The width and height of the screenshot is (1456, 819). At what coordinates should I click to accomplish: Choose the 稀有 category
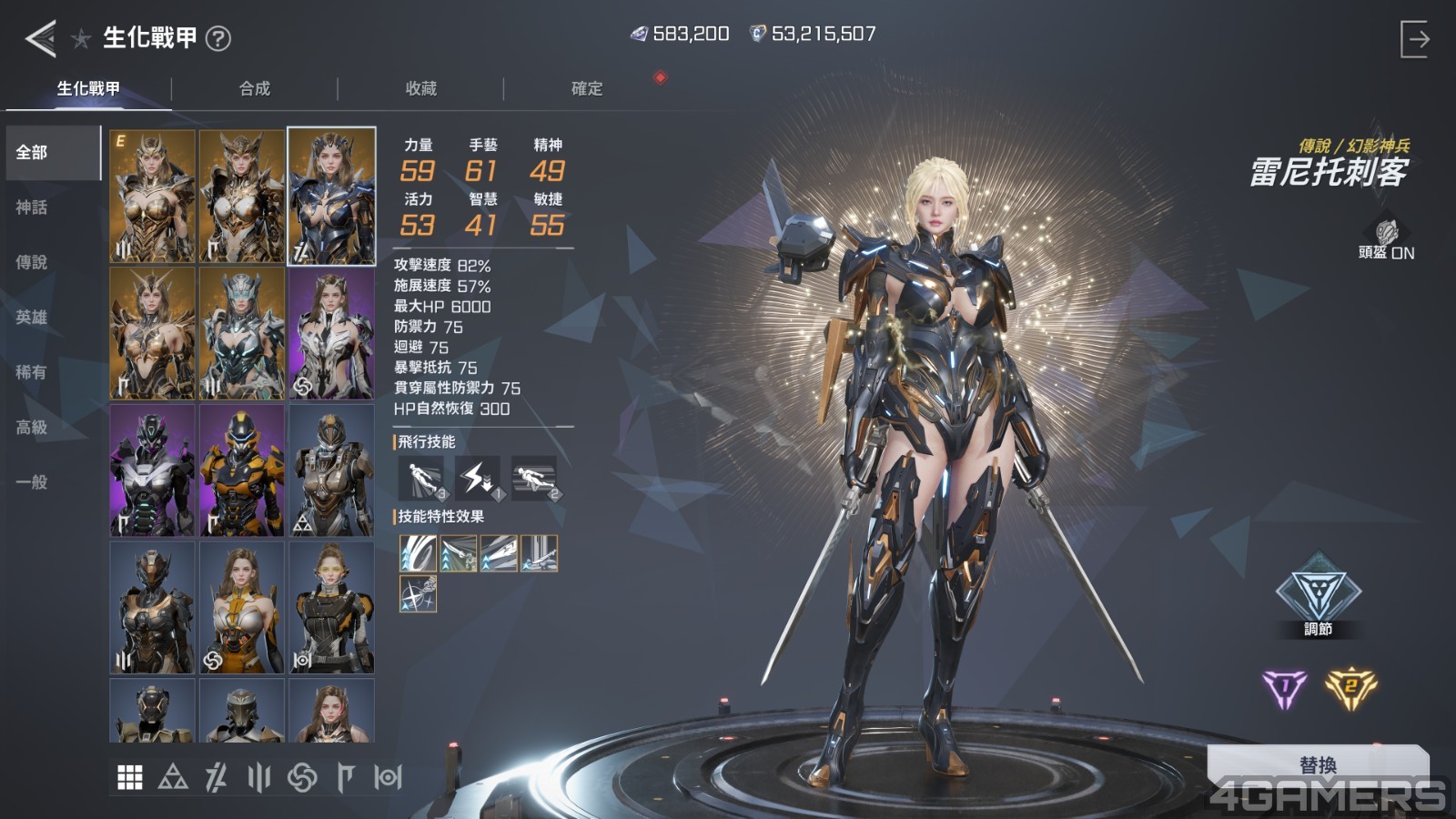[x=32, y=372]
